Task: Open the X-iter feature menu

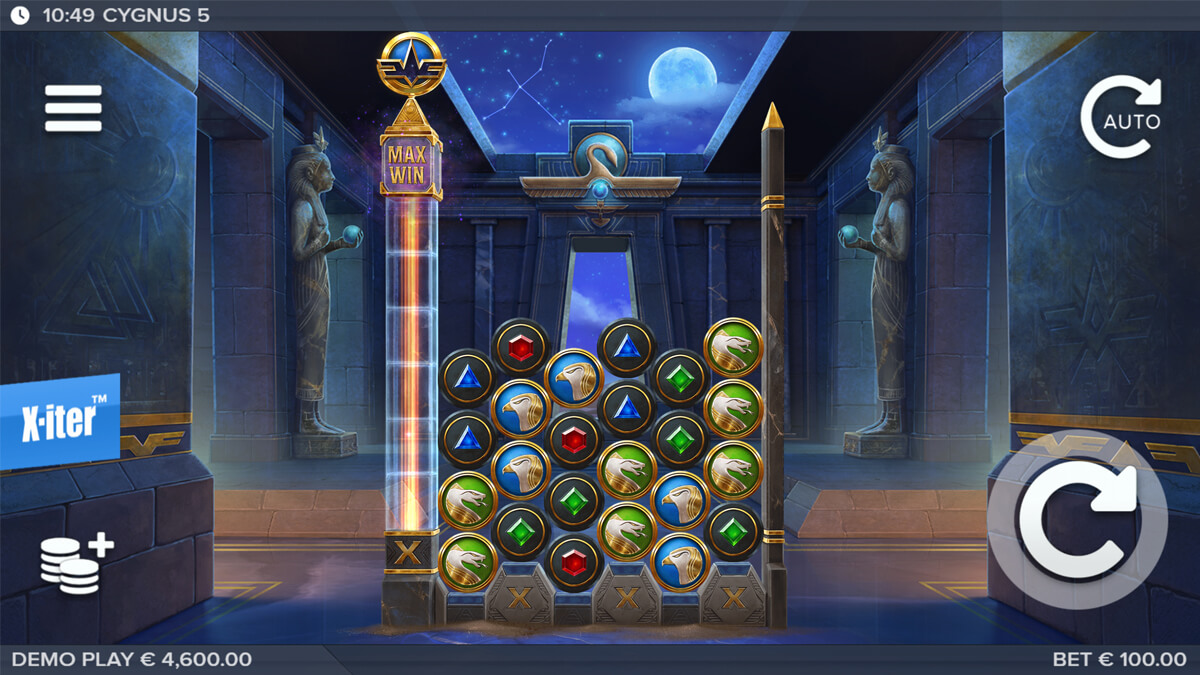Action: coord(60,421)
